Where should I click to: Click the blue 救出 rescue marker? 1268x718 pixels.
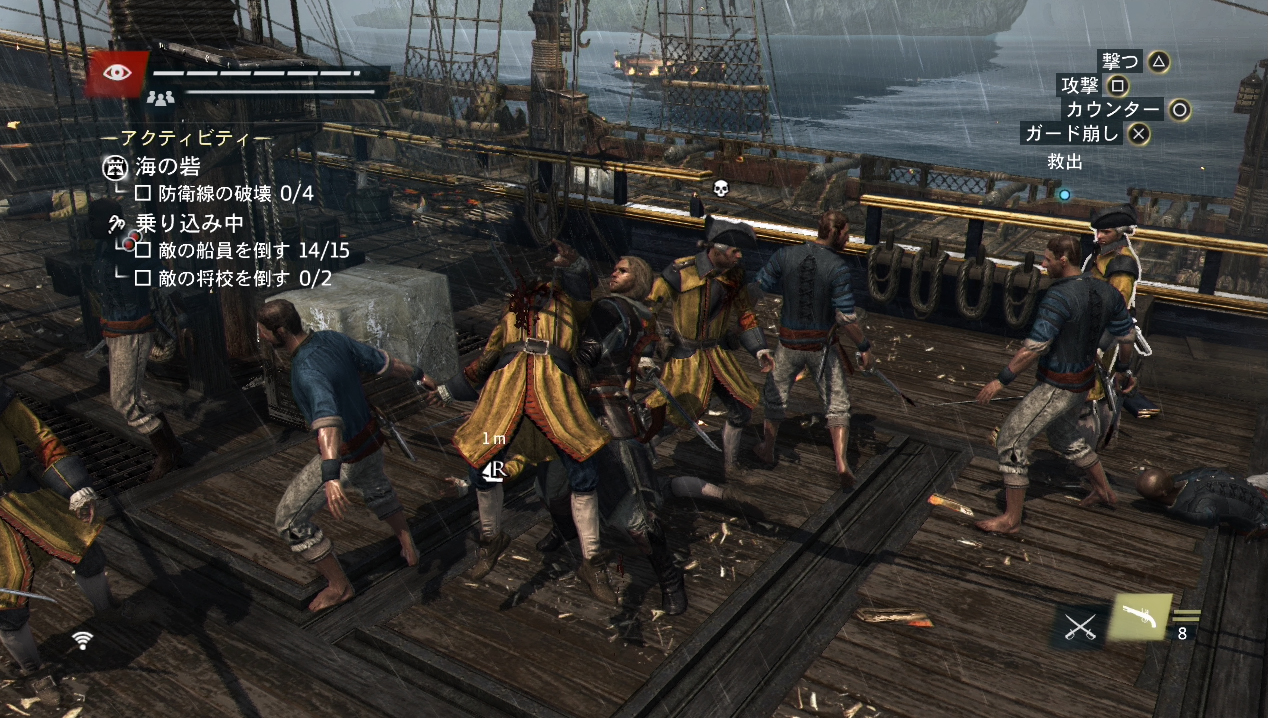1064,195
